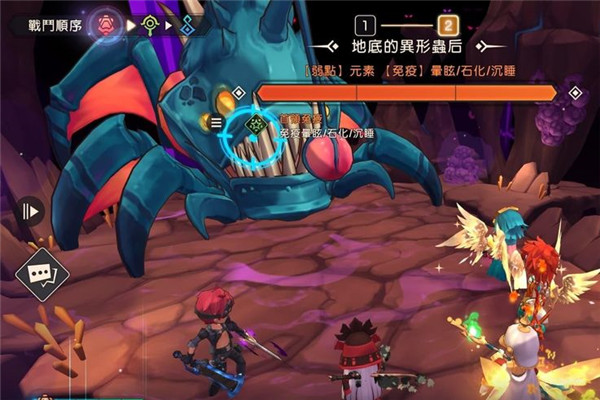Open the three-line menu beside the boss target
The image size is (600, 400).
pos(215,123)
